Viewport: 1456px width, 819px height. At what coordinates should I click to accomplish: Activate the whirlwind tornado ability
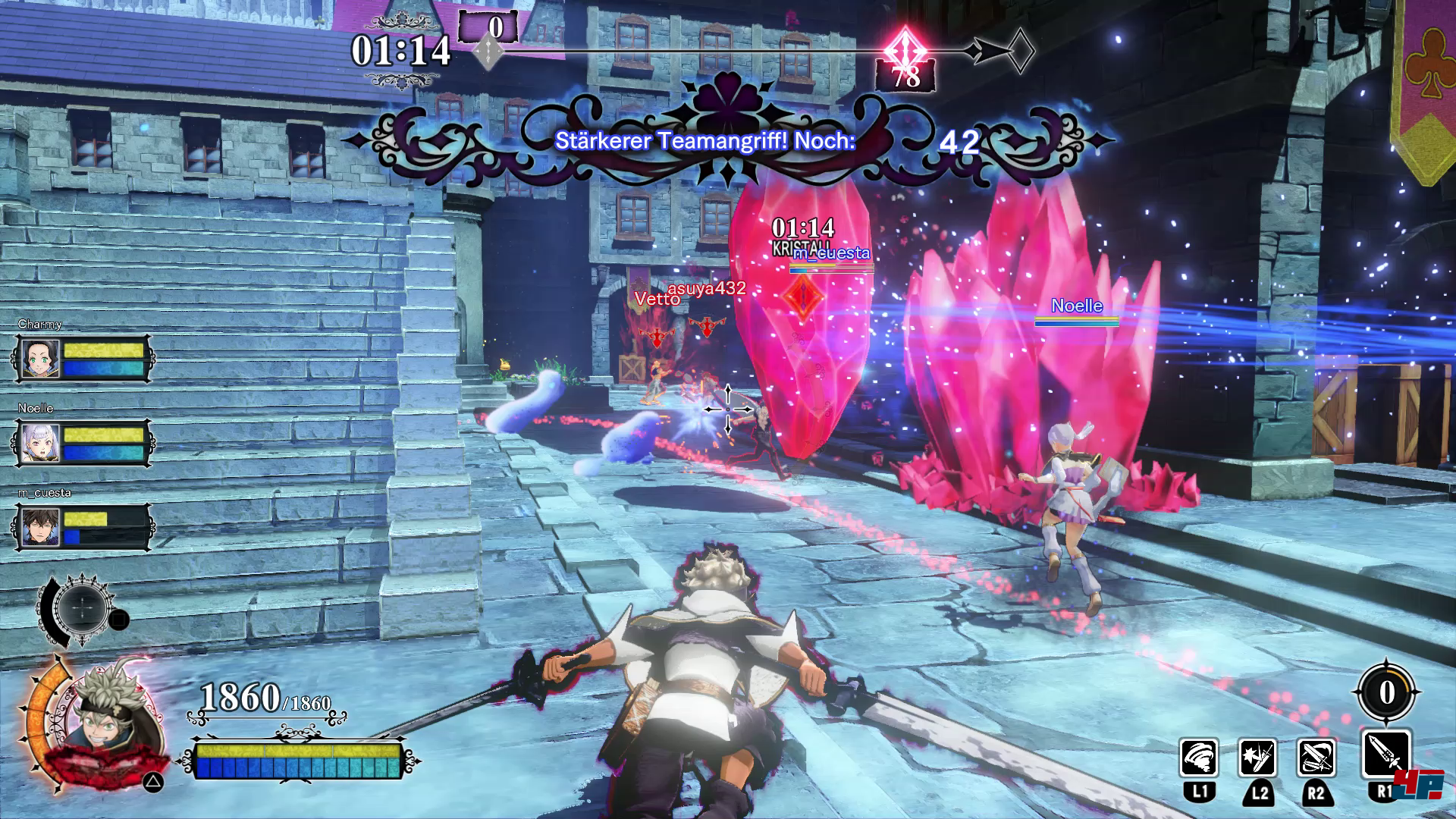[1199, 758]
